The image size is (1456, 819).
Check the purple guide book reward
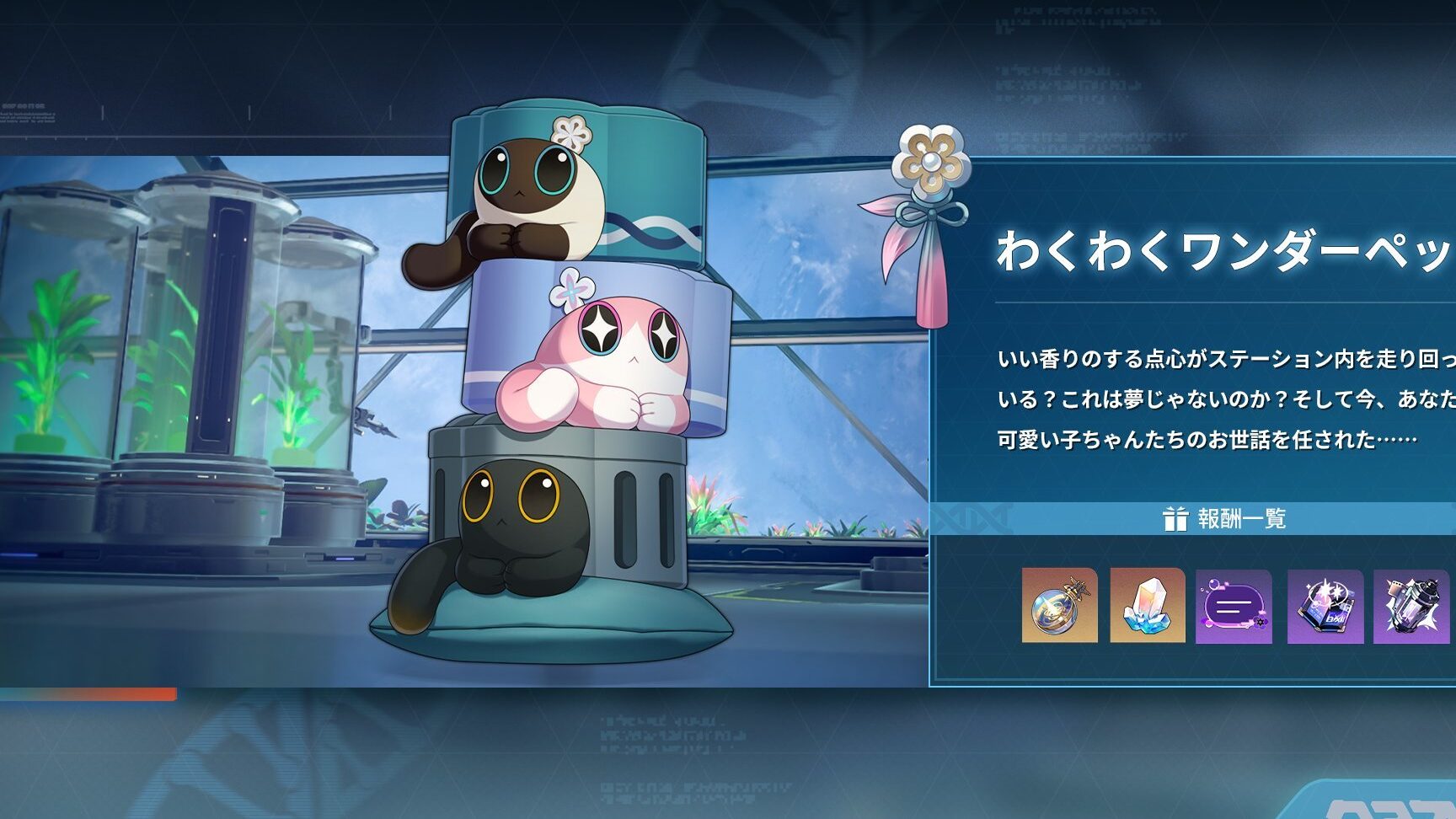pyautogui.click(x=1325, y=606)
